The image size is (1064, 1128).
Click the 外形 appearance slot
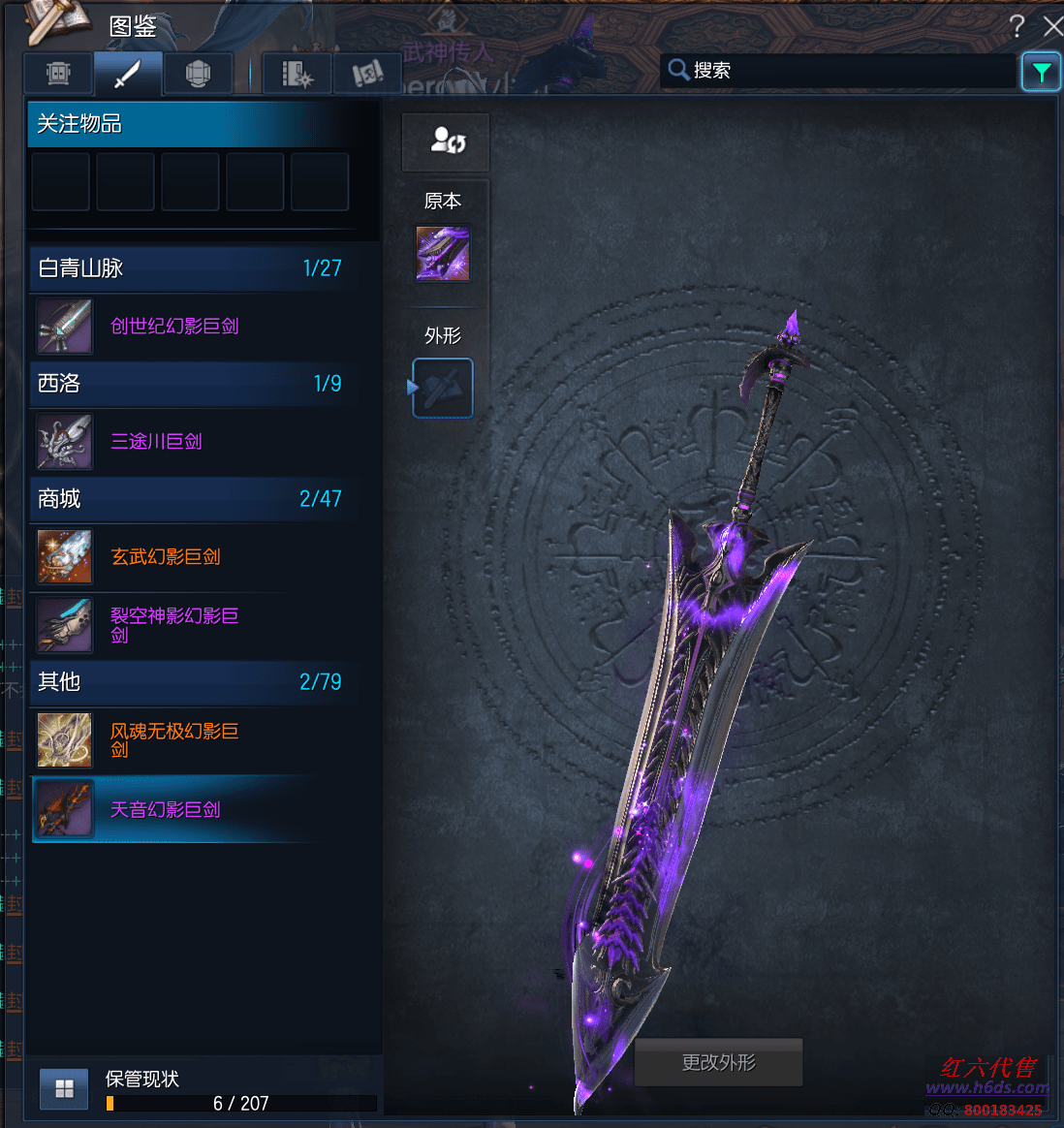click(x=443, y=389)
